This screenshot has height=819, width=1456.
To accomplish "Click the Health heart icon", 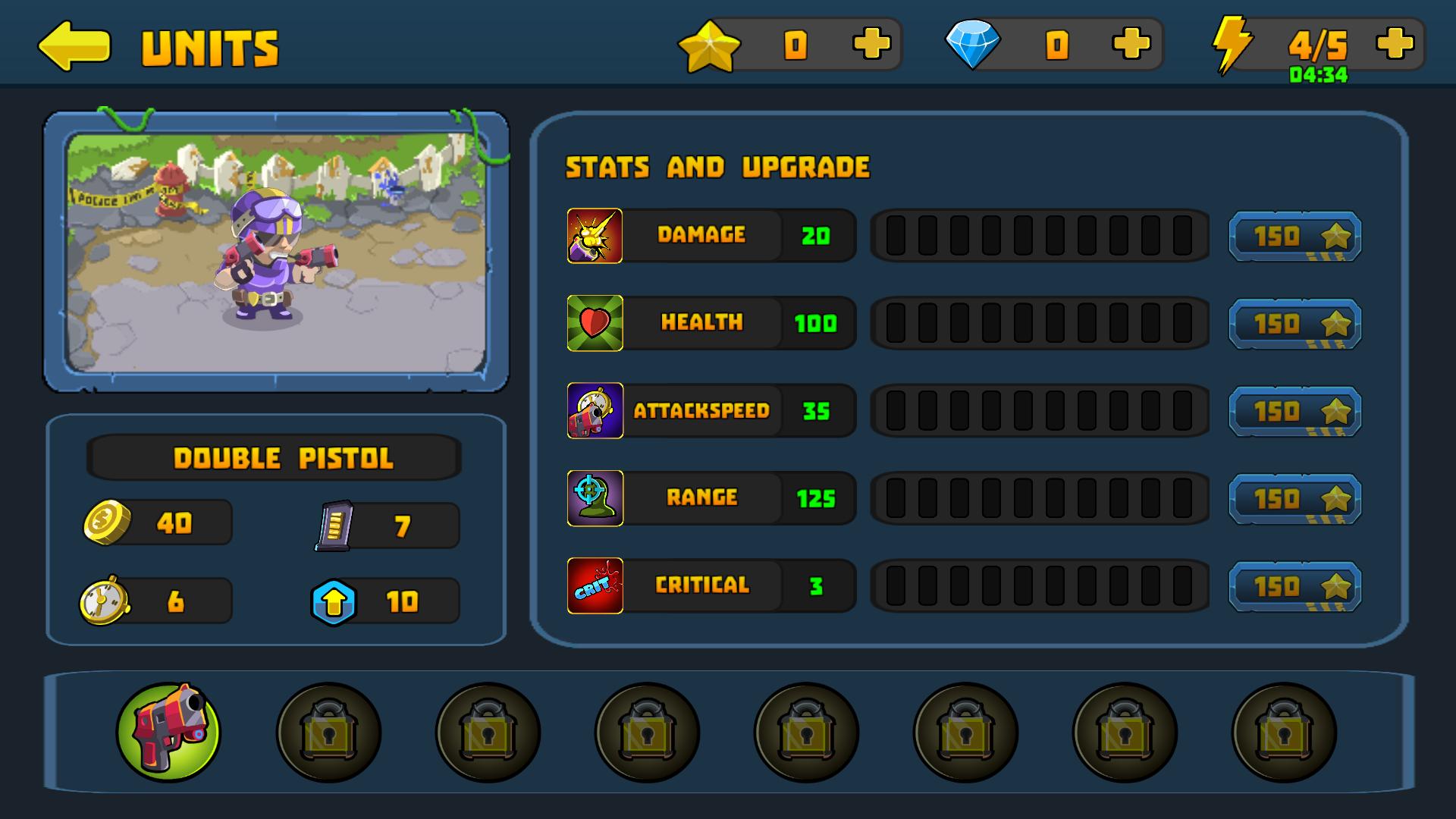I will pos(595,322).
